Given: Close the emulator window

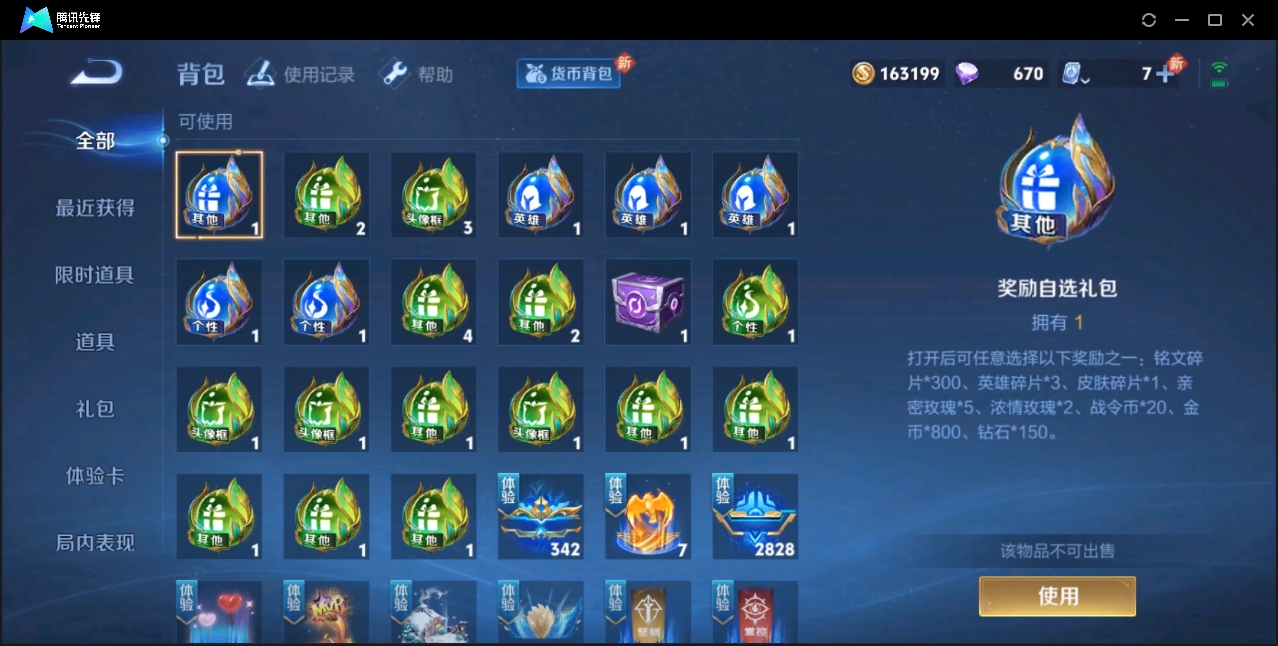Looking at the screenshot, I should click(x=1248, y=20).
